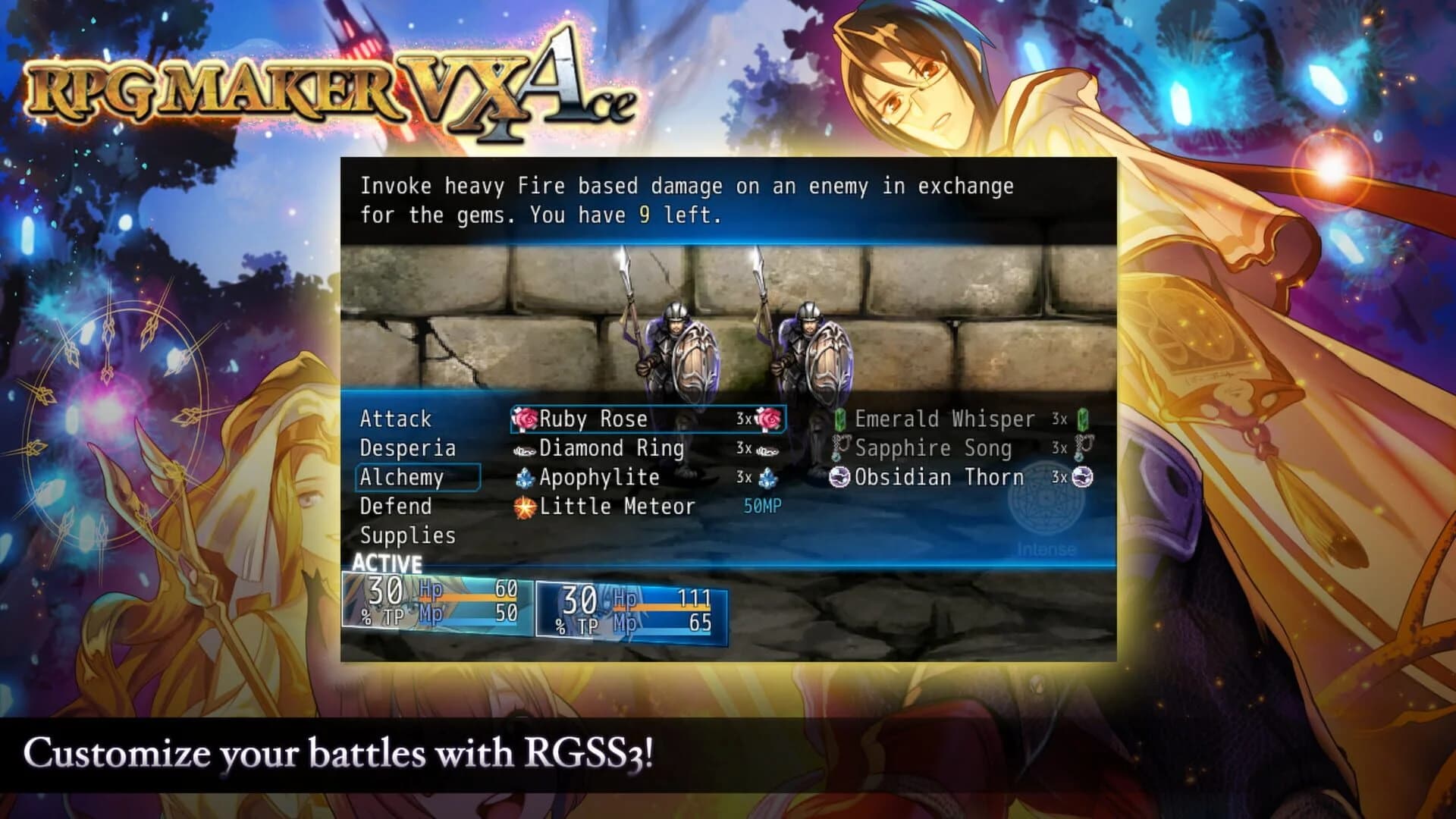Image resolution: width=1456 pixels, height=819 pixels.
Task: Click the Little Meteor fireball icon
Action: (523, 507)
